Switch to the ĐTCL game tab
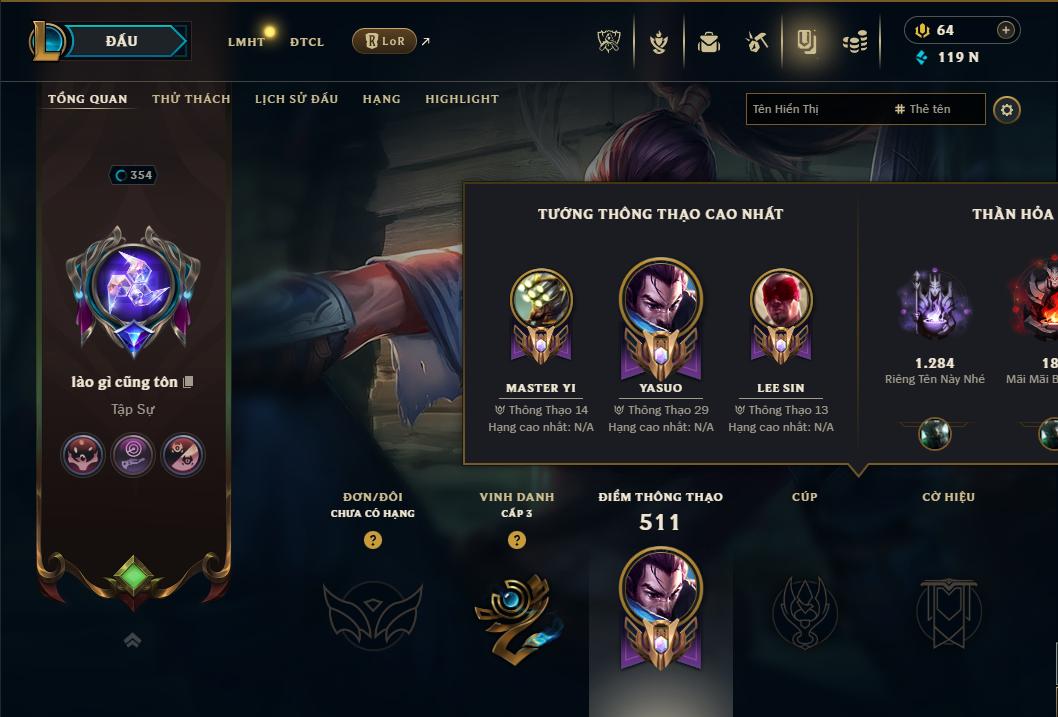Screen dimensions: 1058x717 [307, 42]
